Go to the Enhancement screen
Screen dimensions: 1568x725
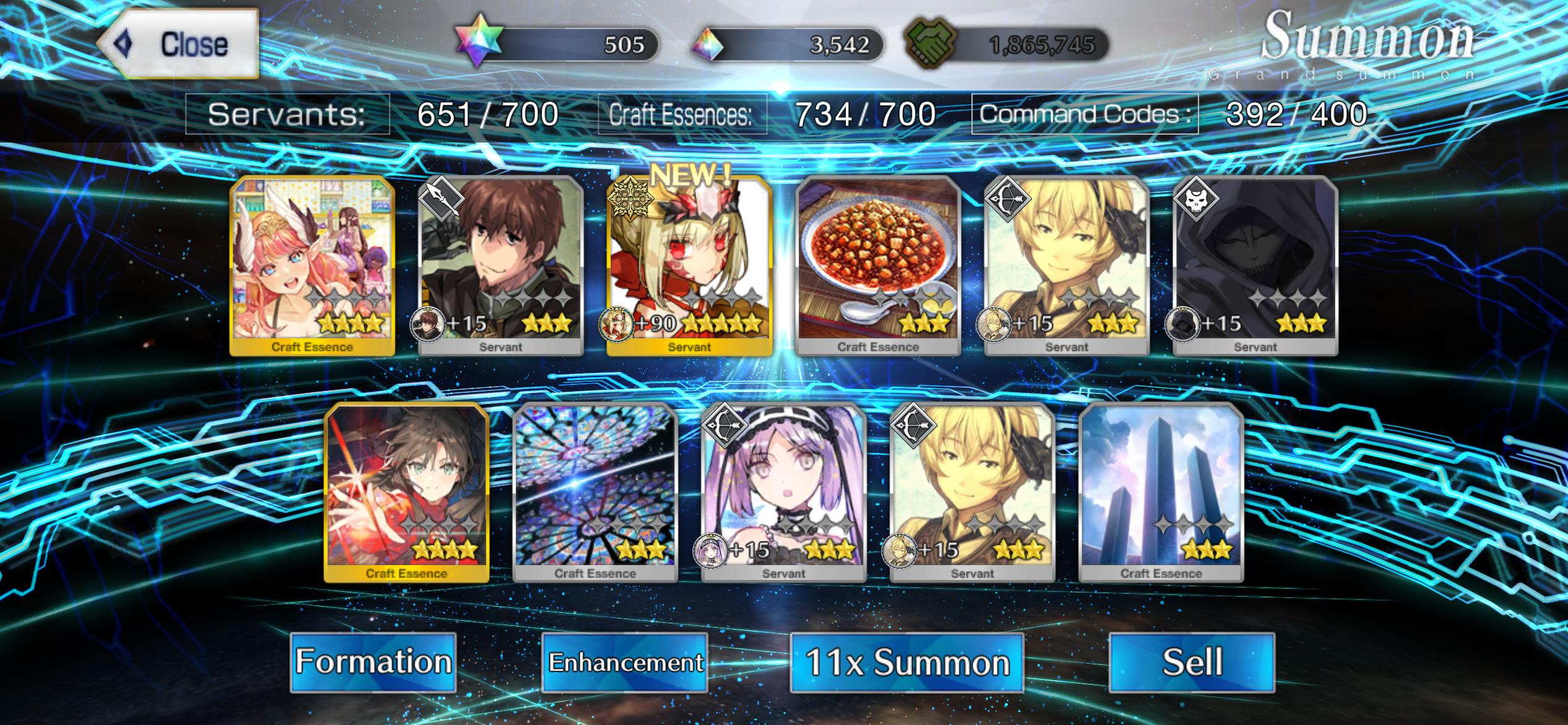pos(625,662)
